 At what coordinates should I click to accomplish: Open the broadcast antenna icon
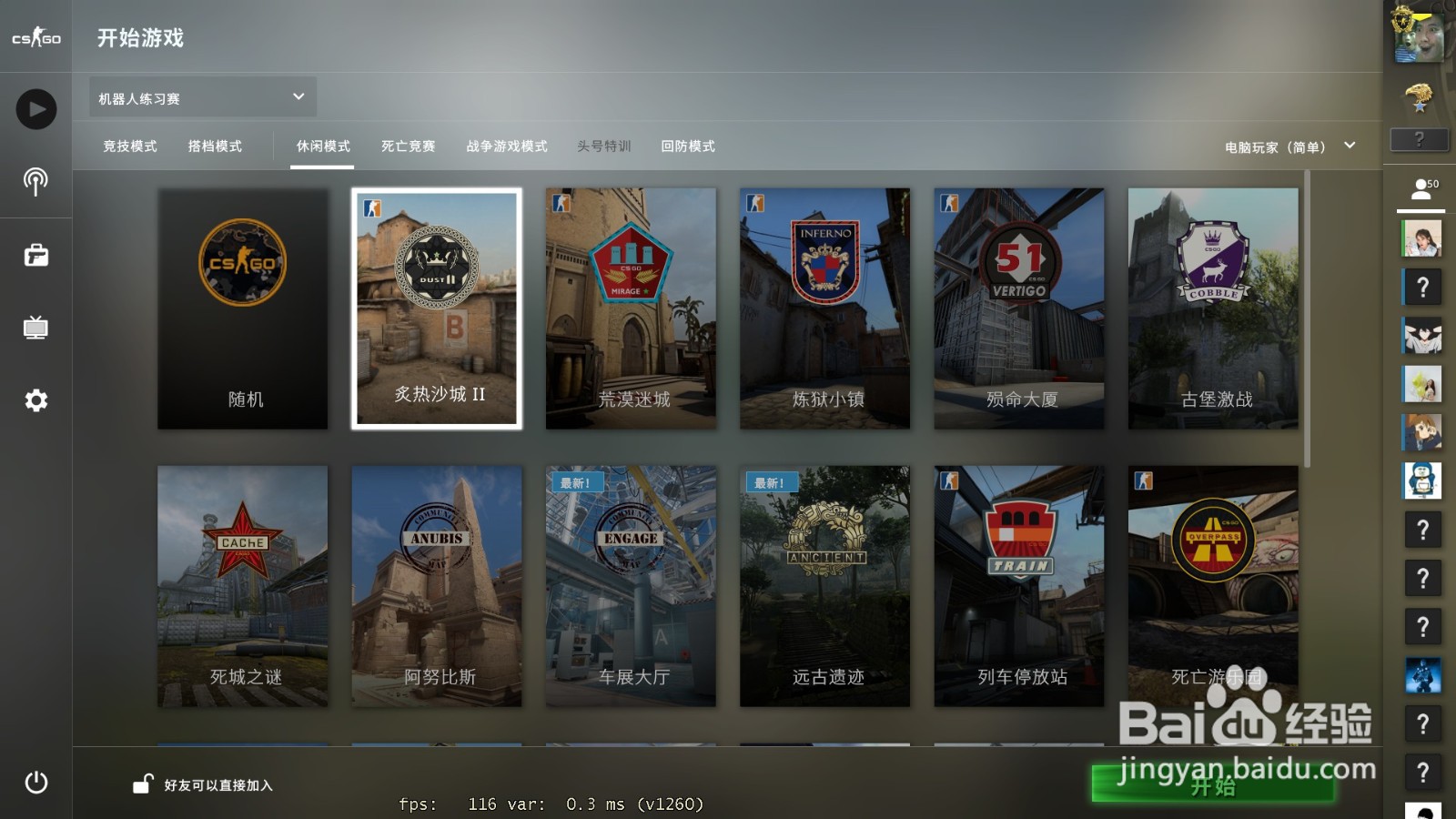point(35,182)
